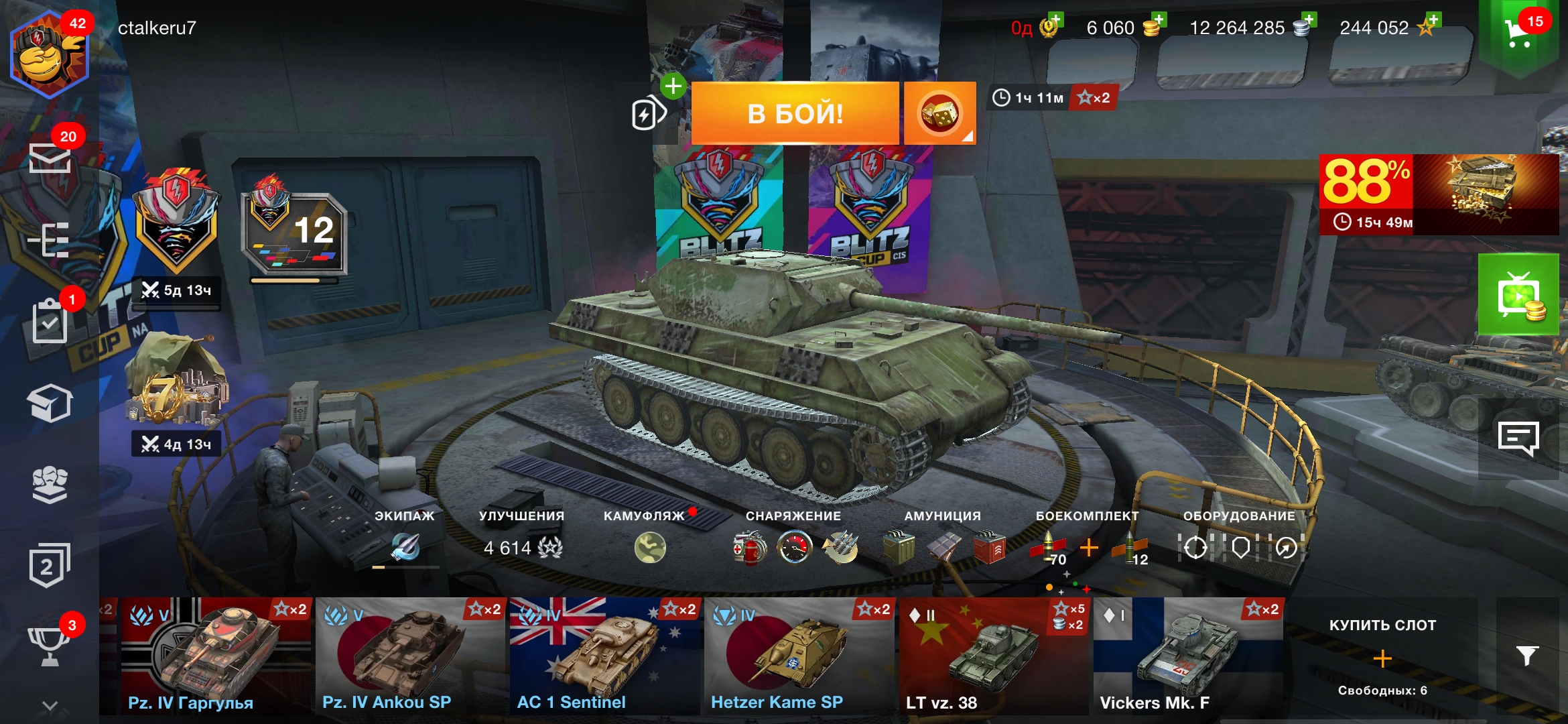The height and width of the screenshot is (724, 1568).
Task: Open the missions clipboard icon
Action: tap(50, 323)
